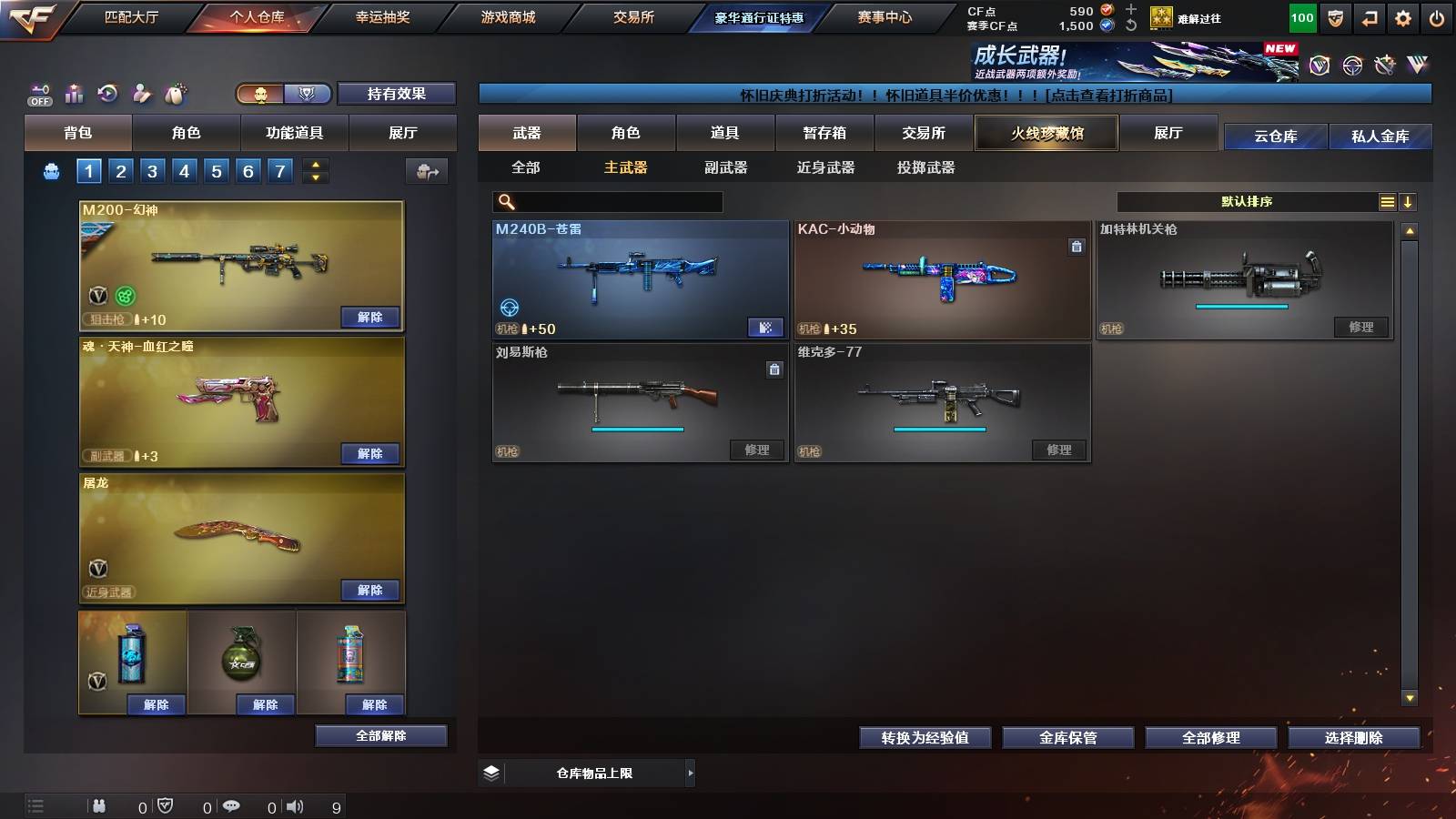This screenshot has height=819, width=1456.
Task: Click the 全部解除 button
Action: (380, 735)
